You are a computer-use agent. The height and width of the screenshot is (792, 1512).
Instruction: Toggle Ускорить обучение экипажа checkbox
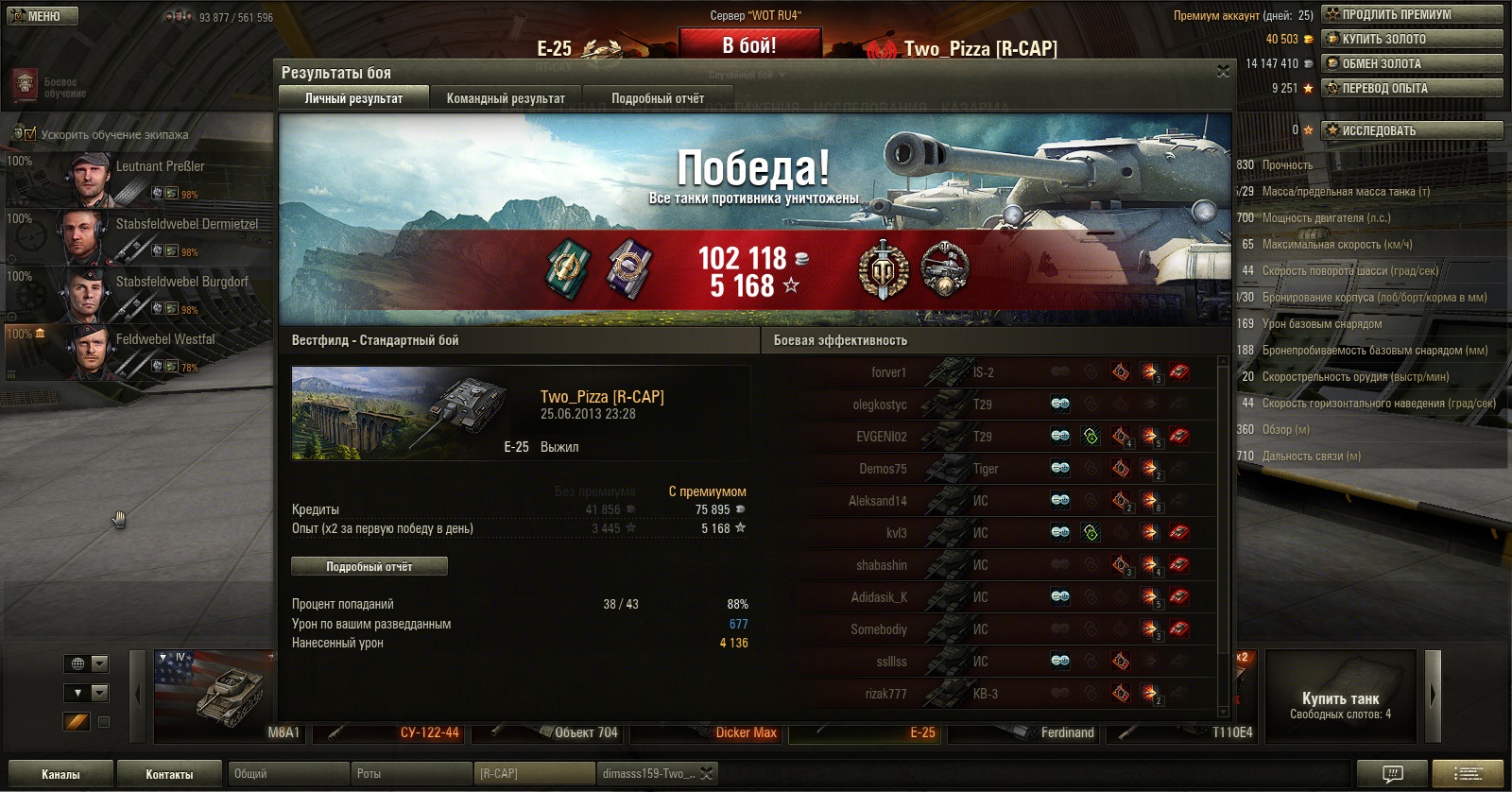pos(29,134)
